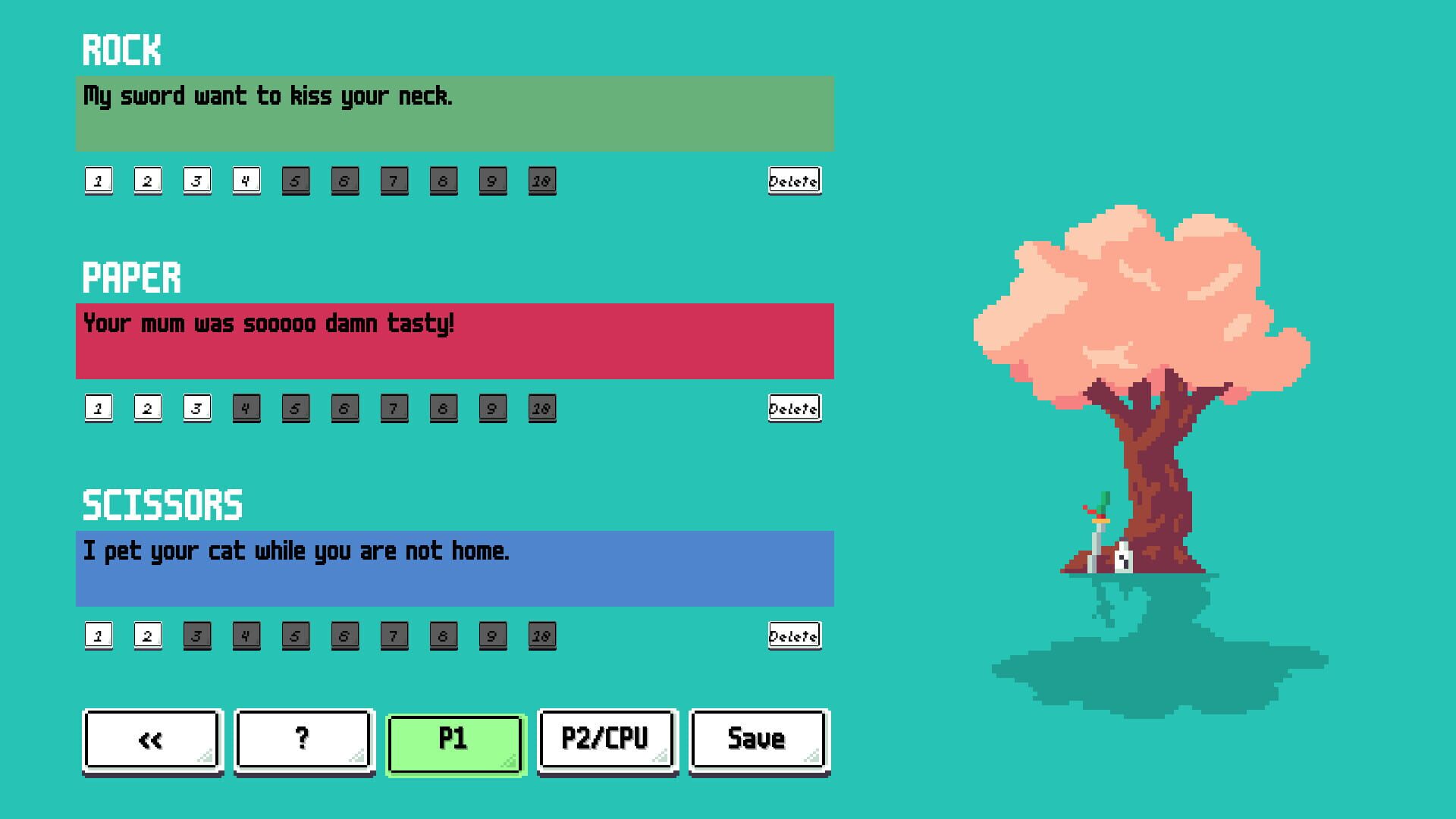Select slot 1 under ROCK

click(x=98, y=180)
